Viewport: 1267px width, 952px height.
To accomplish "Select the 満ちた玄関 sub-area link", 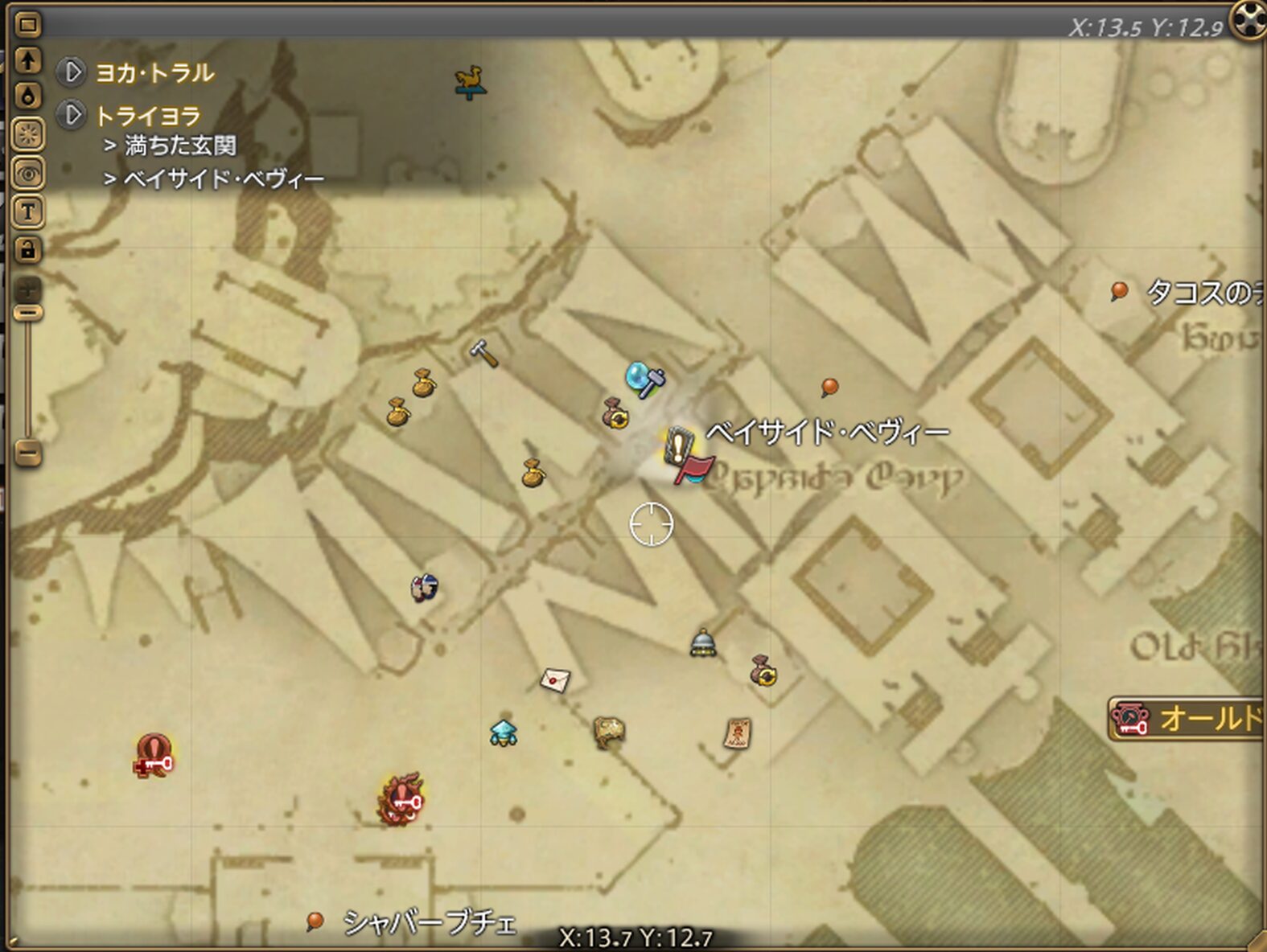I will point(180,146).
